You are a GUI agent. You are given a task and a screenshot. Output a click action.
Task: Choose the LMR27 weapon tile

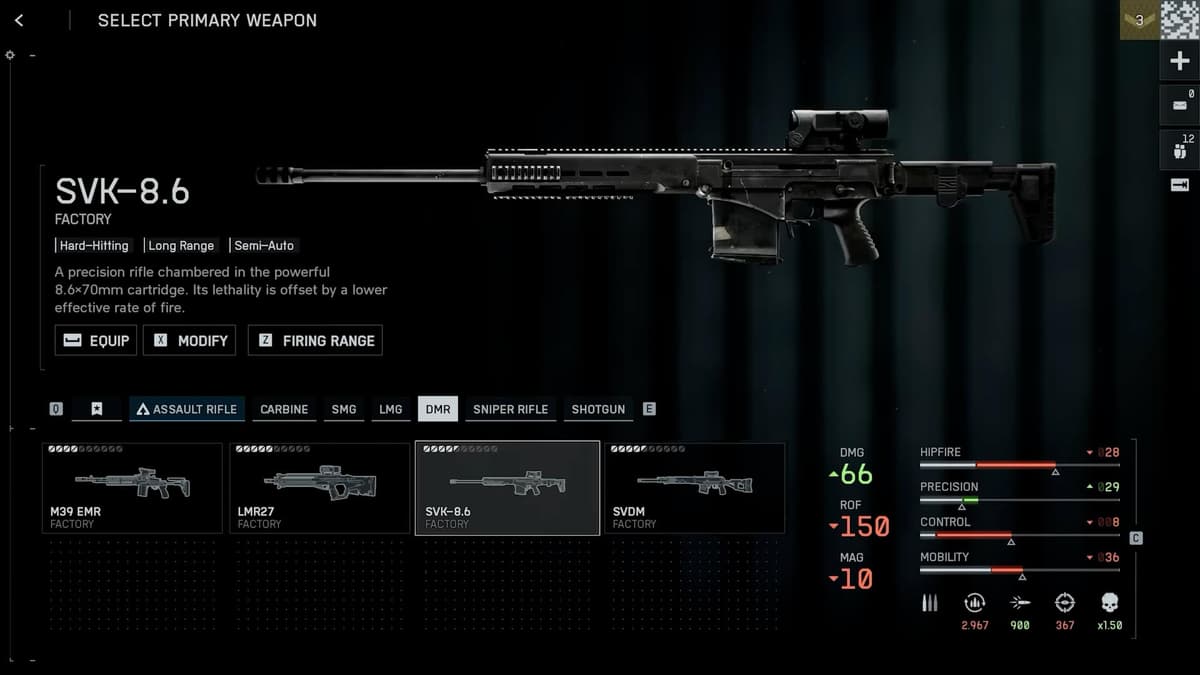pos(319,489)
